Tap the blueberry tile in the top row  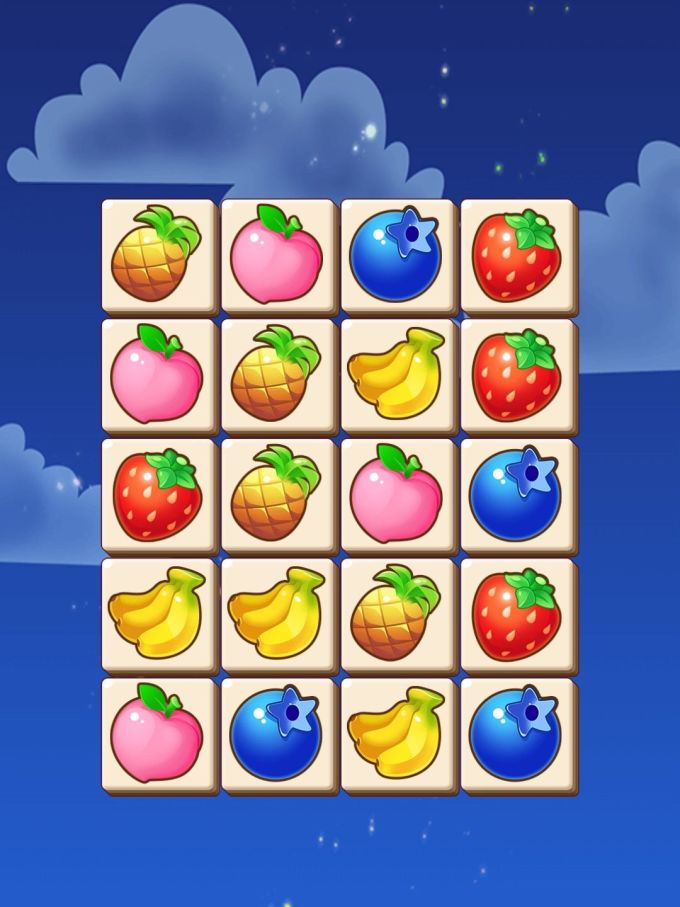pos(398,255)
